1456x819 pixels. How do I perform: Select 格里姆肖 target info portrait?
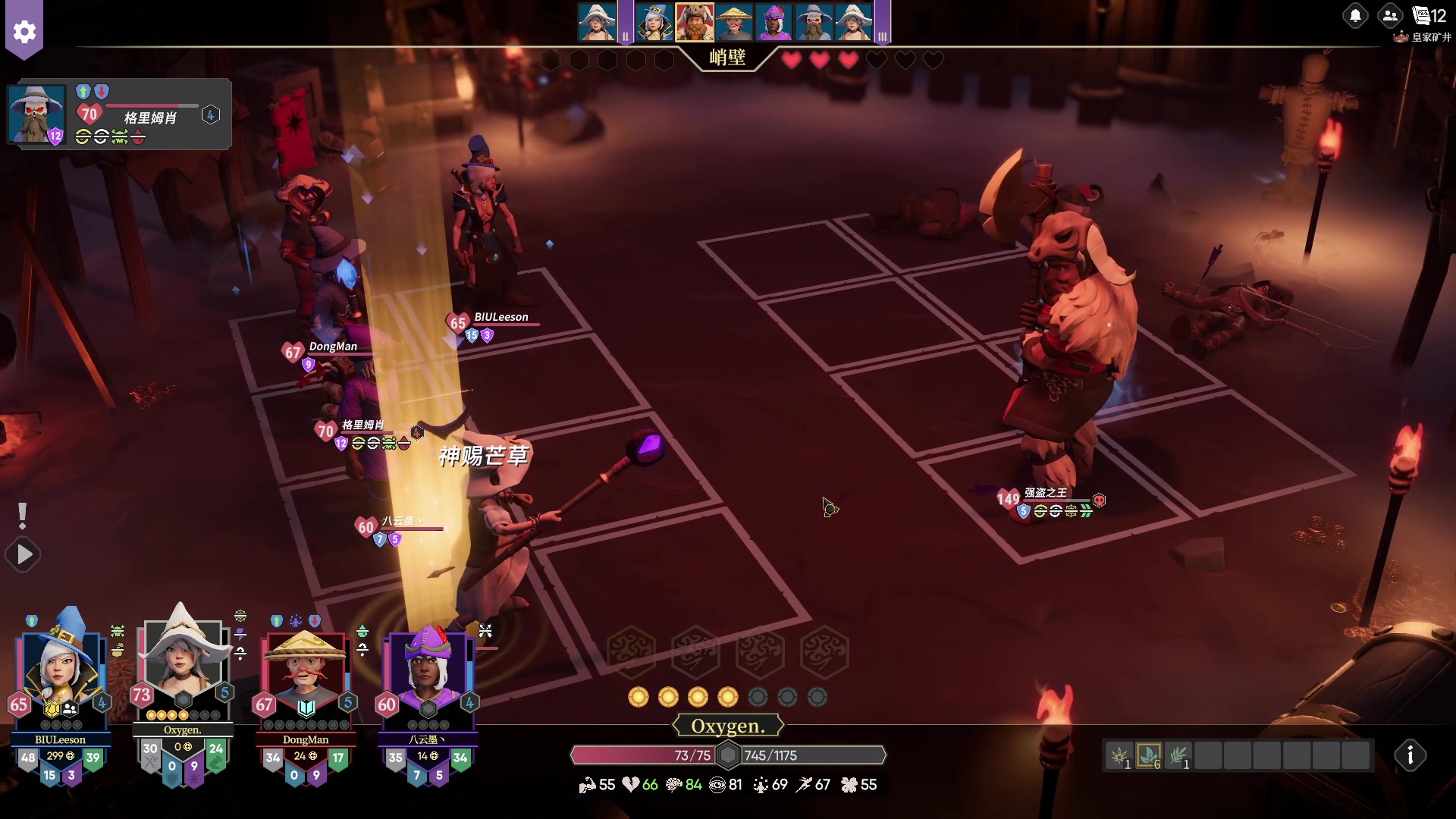36,114
